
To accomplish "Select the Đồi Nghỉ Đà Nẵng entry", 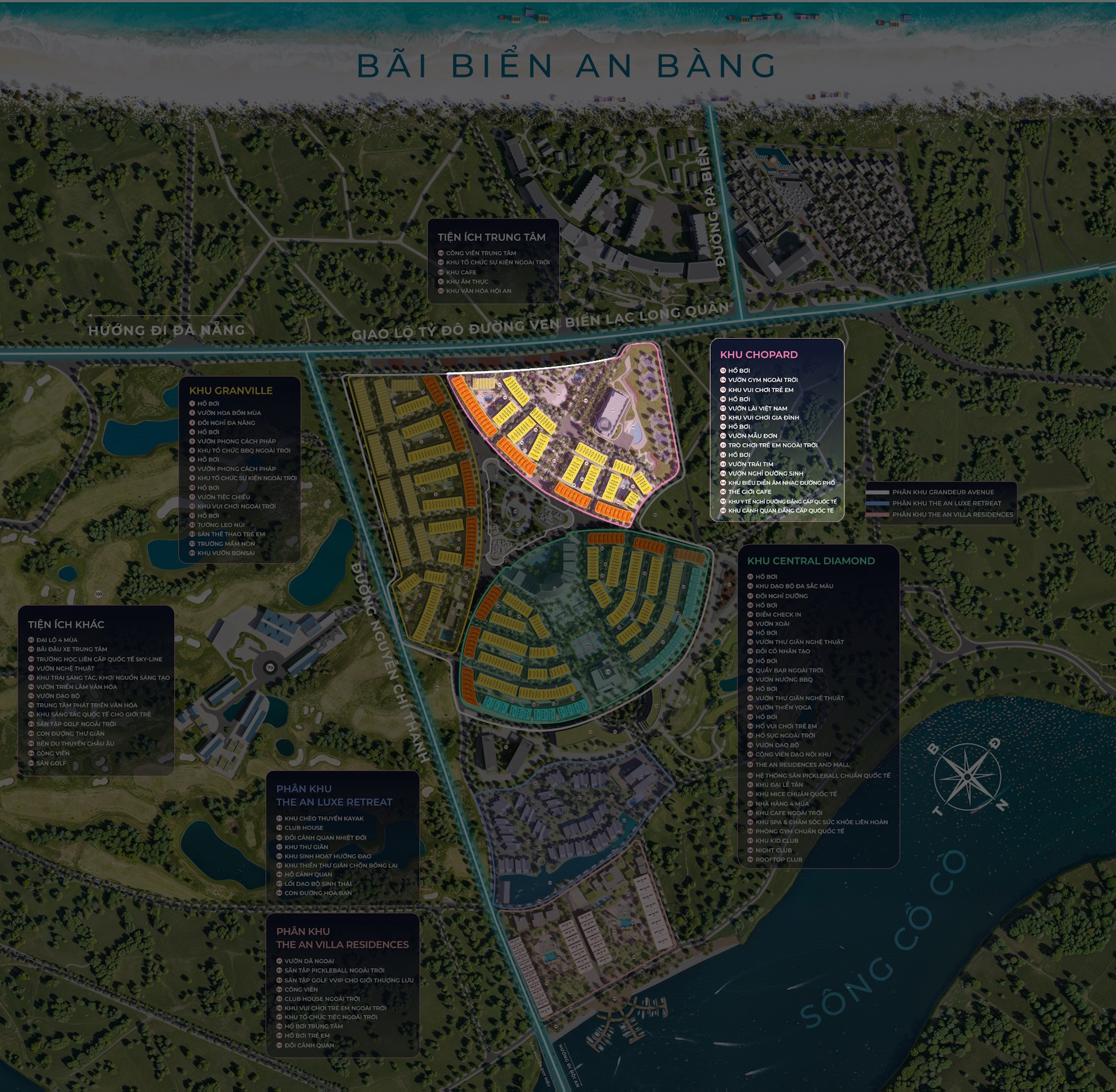I will (226, 423).
